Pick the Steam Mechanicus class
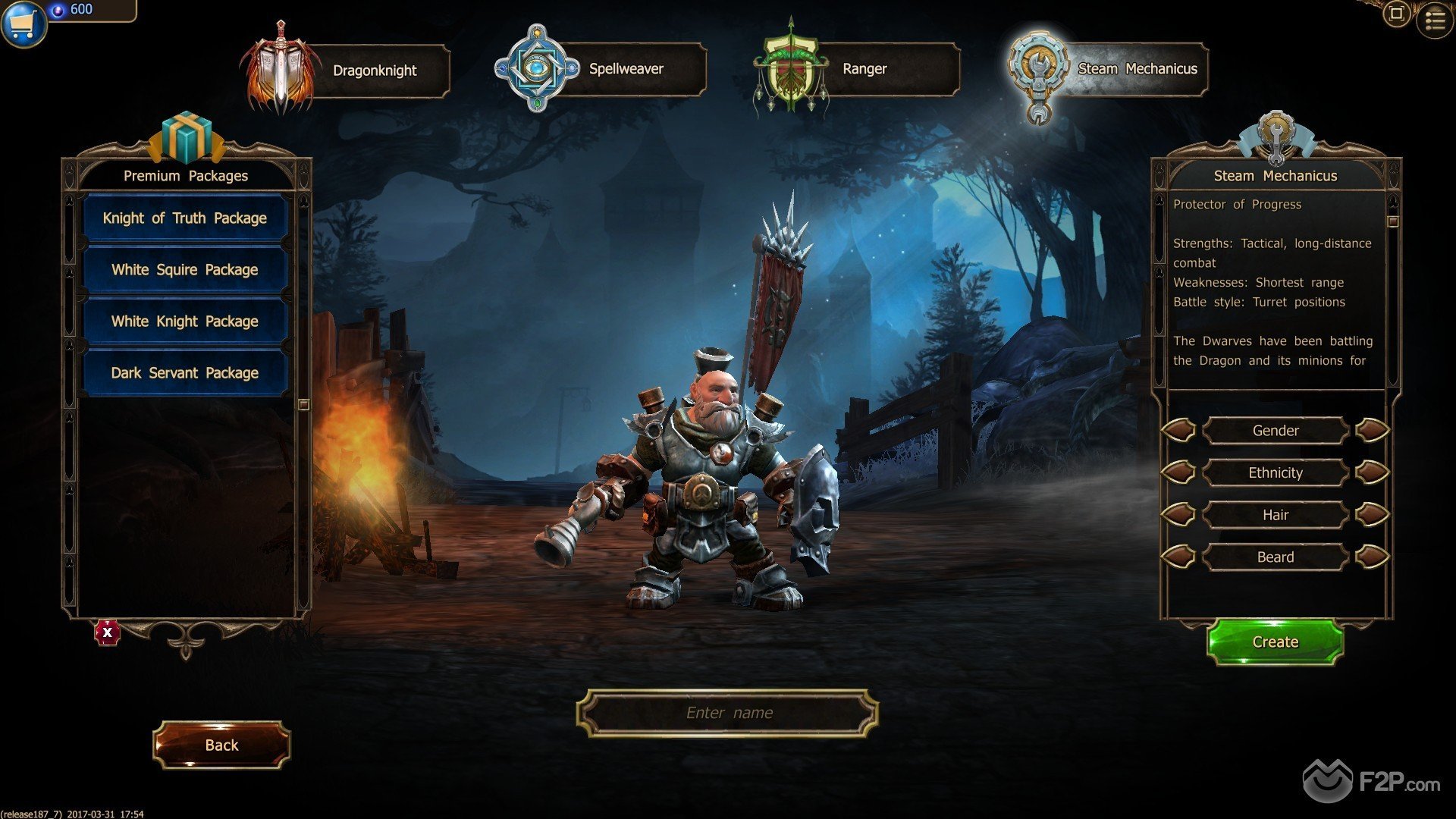The width and height of the screenshot is (1456, 819). (x=1137, y=69)
